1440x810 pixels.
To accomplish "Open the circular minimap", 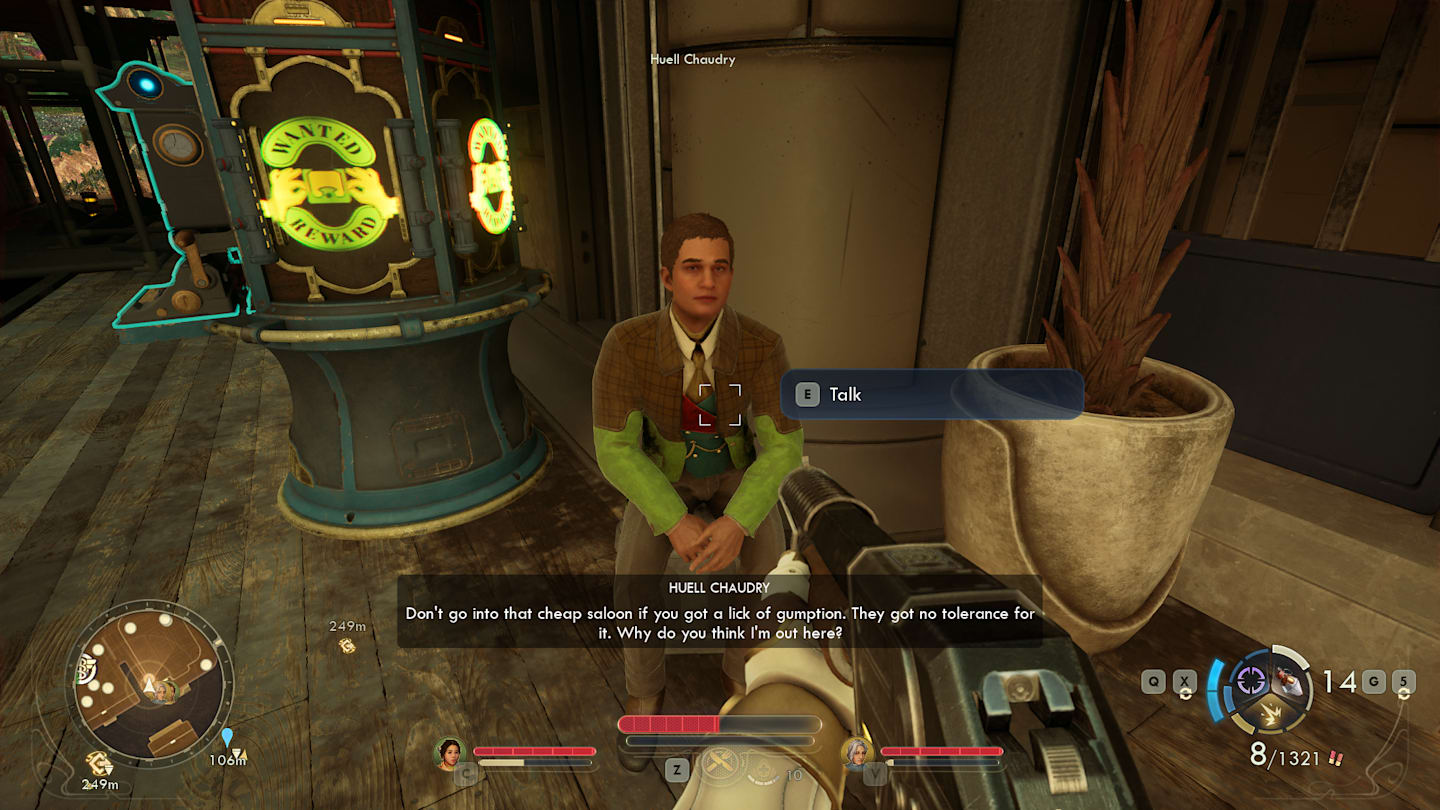I will point(152,684).
